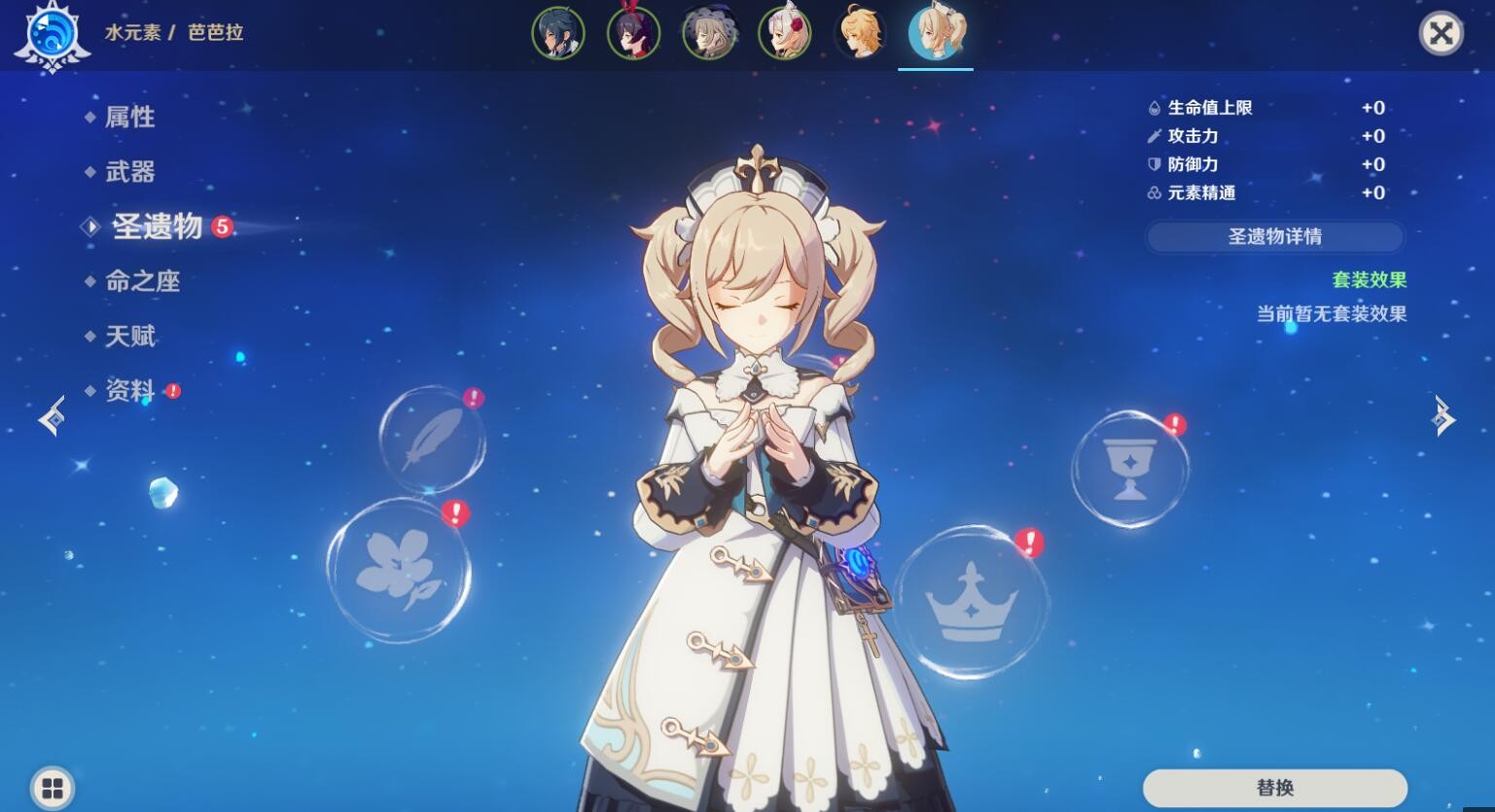The height and width of the screenshot is (812, 1495).
Task: Go to the next character arrow
Action: (1442, 418)
